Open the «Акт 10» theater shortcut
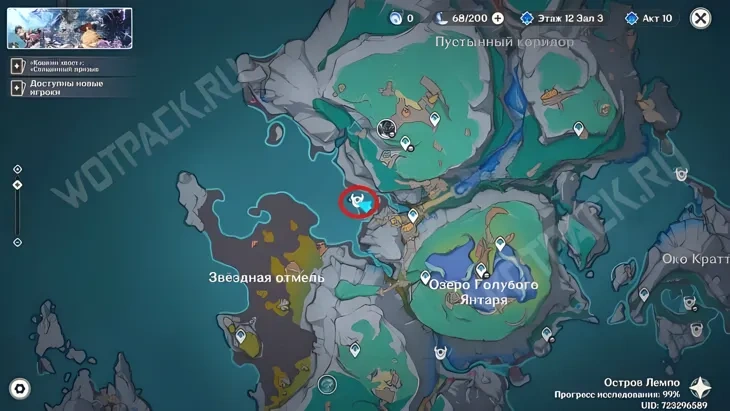Screen dimensions: 730x411 (x=650, y=18)
